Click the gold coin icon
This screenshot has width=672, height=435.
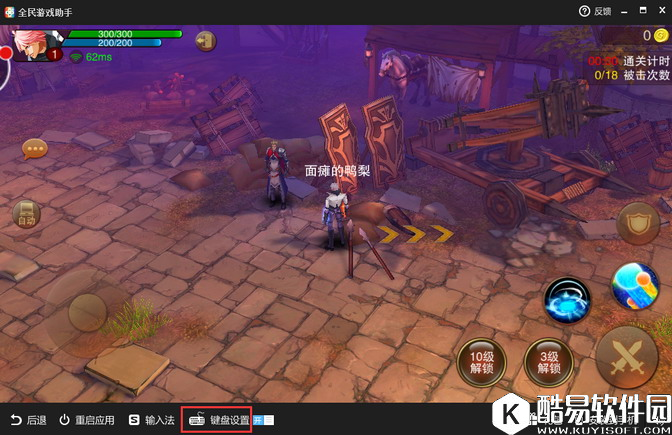click(x=660, y=36)
